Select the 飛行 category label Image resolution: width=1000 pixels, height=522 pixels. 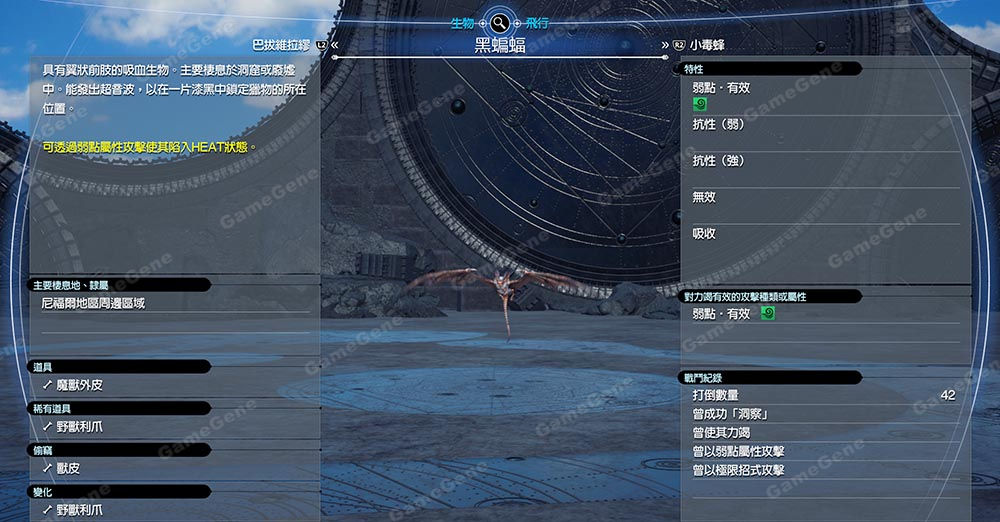[537, 21]
